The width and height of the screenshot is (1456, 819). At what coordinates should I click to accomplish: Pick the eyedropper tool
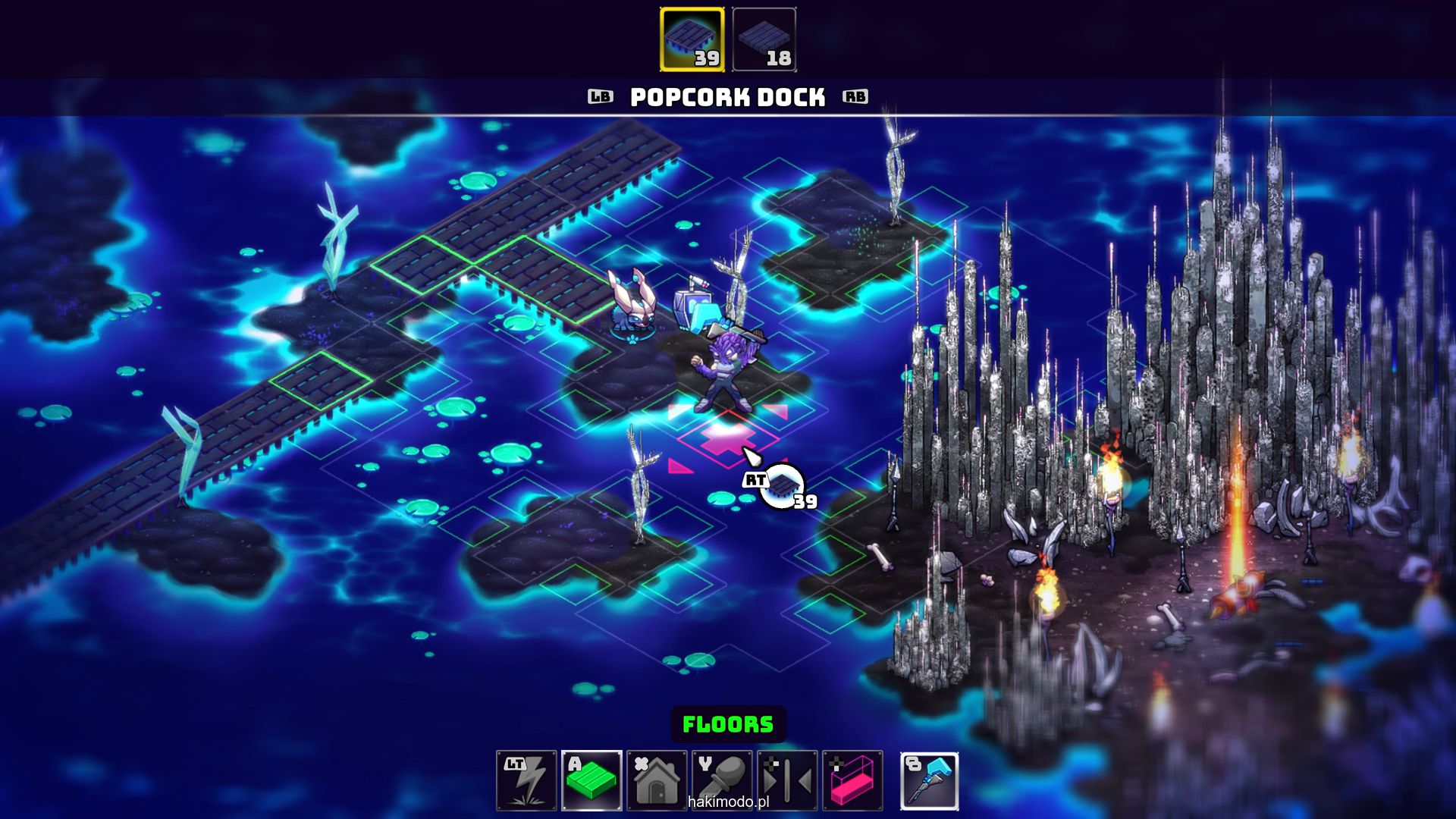(x=722, y=780)
